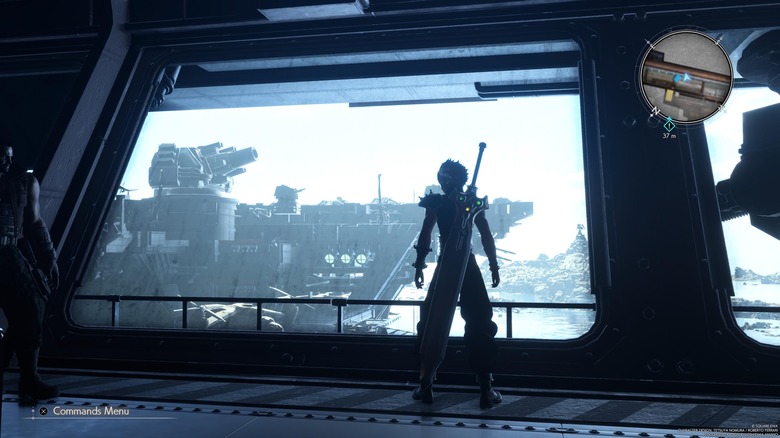Open the circular minimap
The width and height of the screenshot is (780, 438).
pos(685,76)
